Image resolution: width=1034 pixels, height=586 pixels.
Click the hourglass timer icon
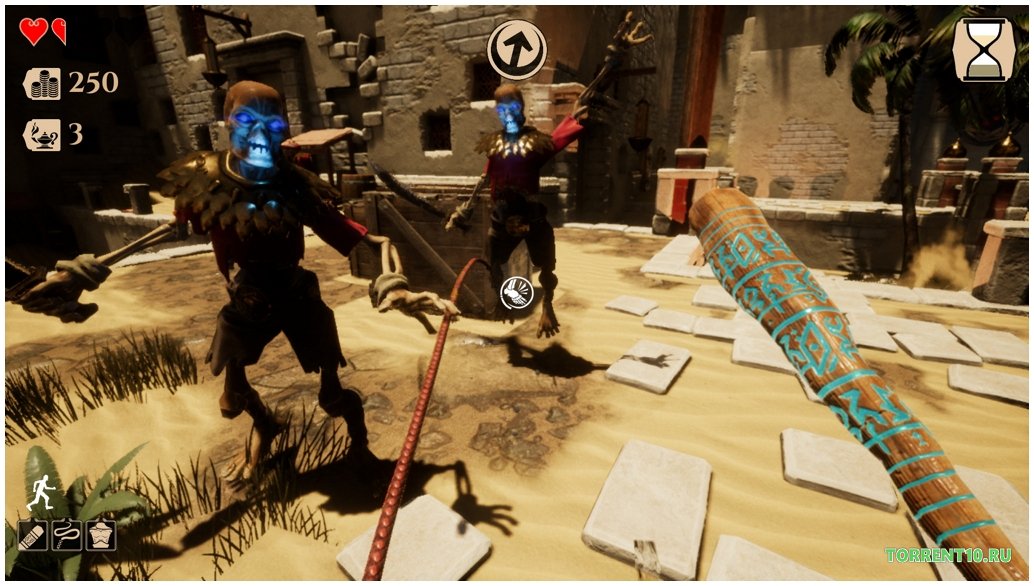pyautogui.click(x=983, y=49)
